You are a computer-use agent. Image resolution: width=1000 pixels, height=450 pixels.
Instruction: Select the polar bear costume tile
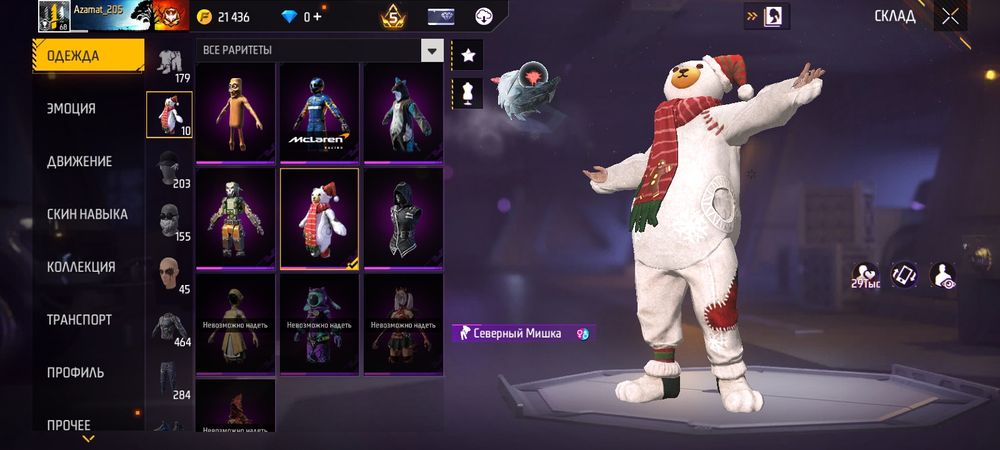coord(319,218)
